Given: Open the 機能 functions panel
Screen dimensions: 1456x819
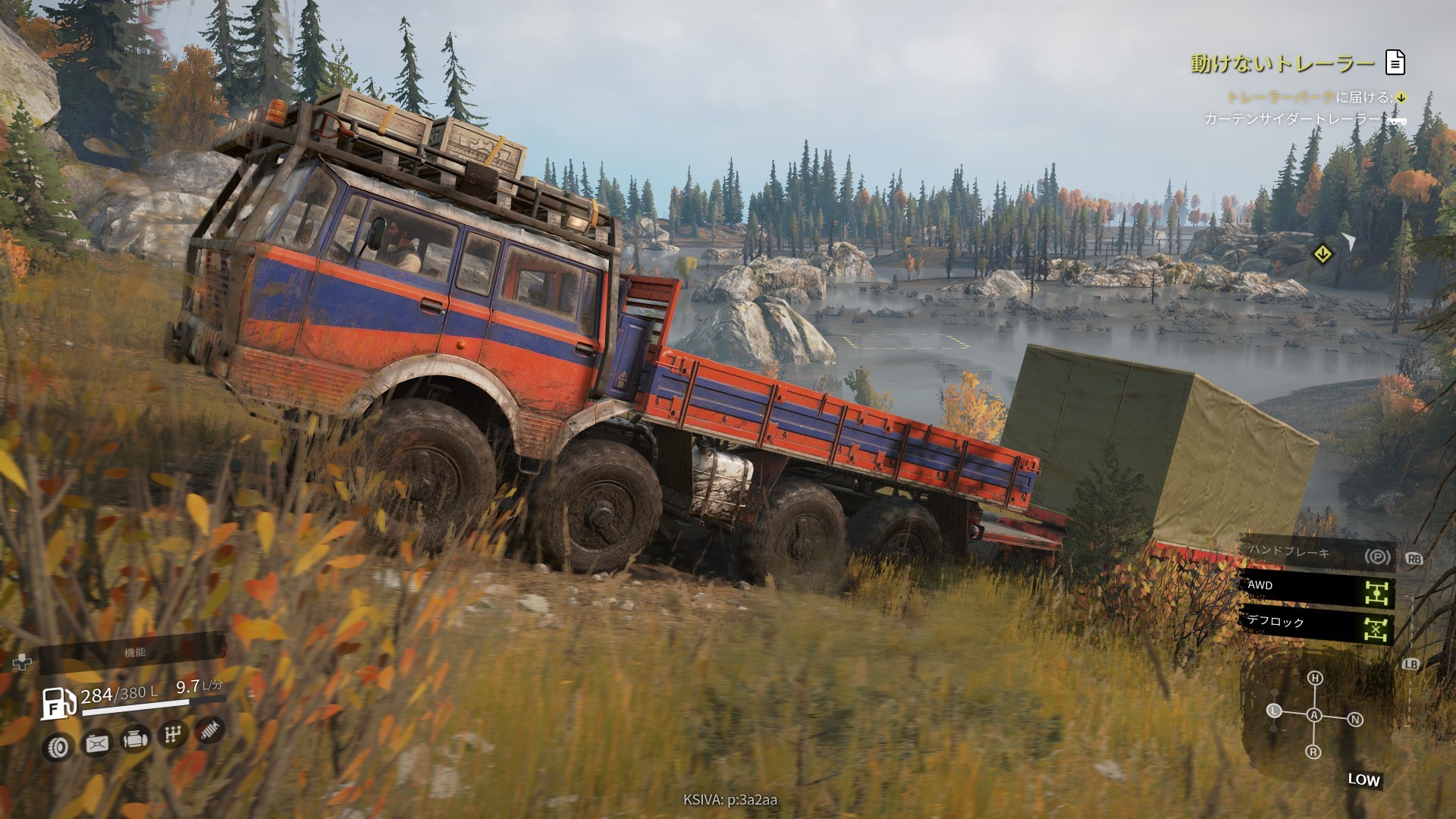Looking at the screenshot, I should pyautogui.click(x=133, y=652).
